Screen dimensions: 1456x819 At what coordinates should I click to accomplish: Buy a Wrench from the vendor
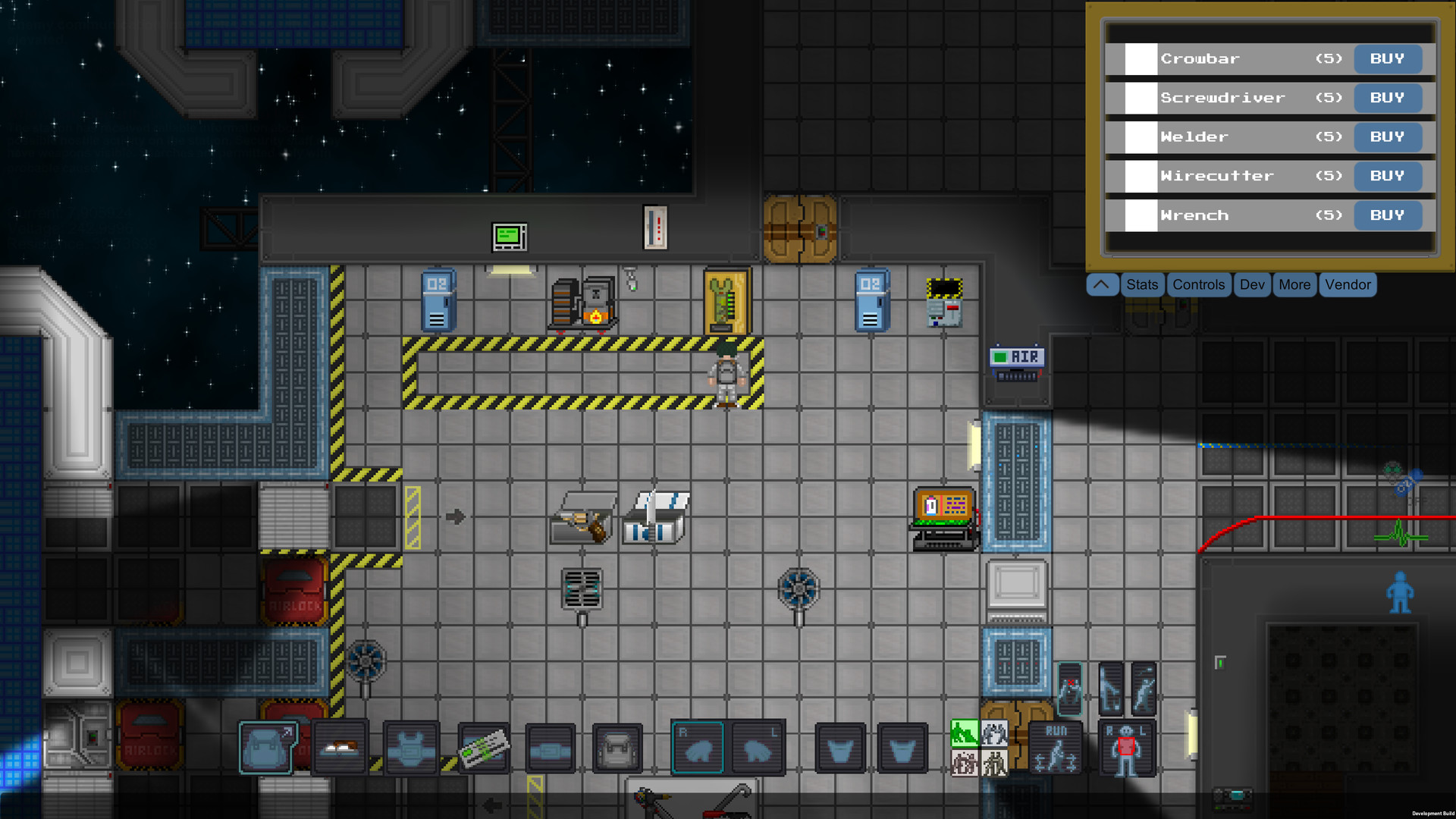(x=1388, y=215)
